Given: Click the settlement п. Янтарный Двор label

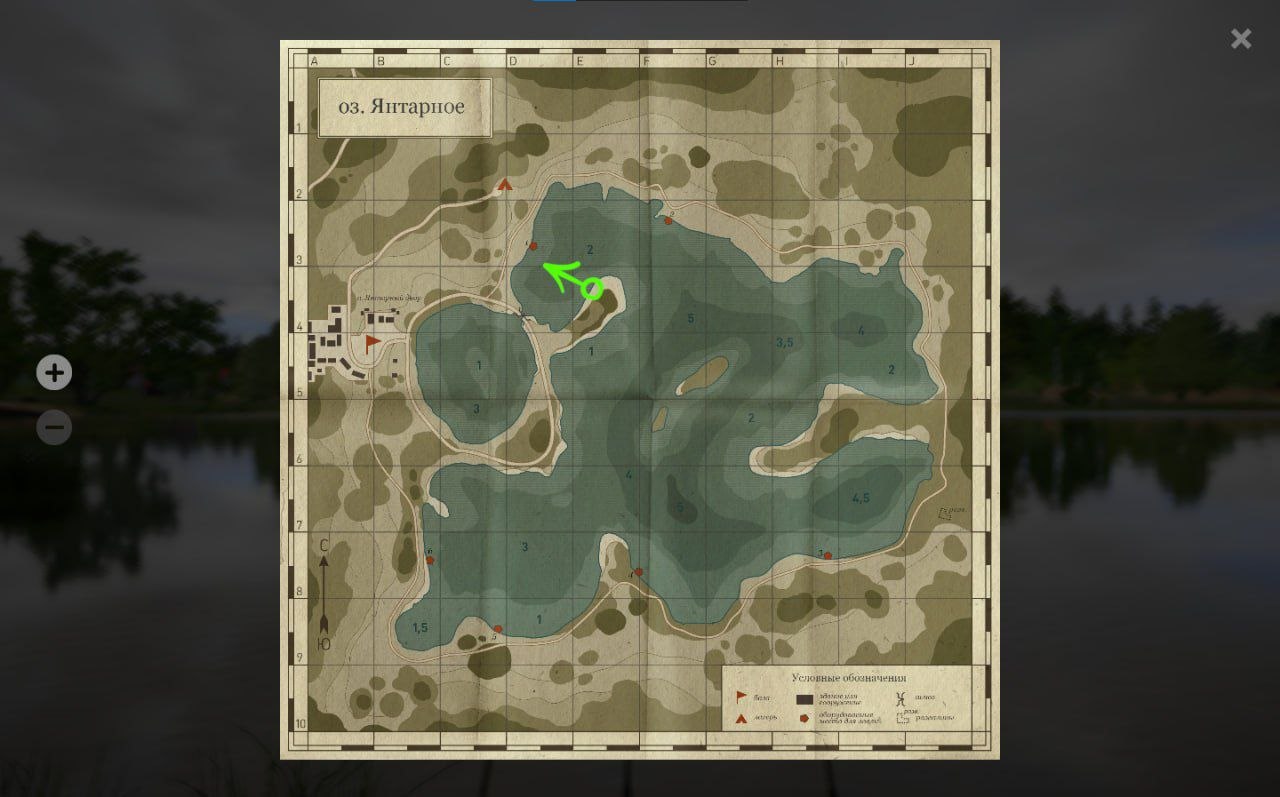Looking at the screenshot, I should point(391,298).
